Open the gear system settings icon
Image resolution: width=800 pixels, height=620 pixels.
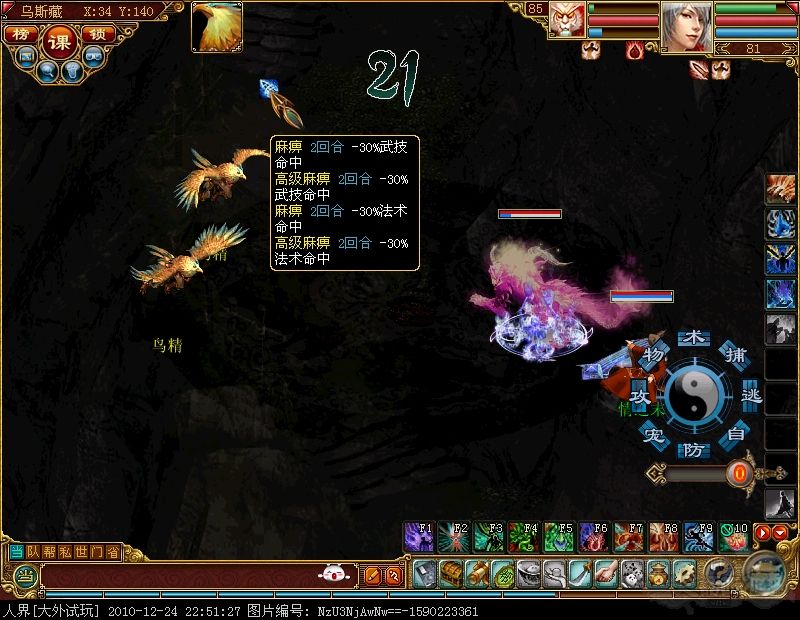(x=685, y=574)
